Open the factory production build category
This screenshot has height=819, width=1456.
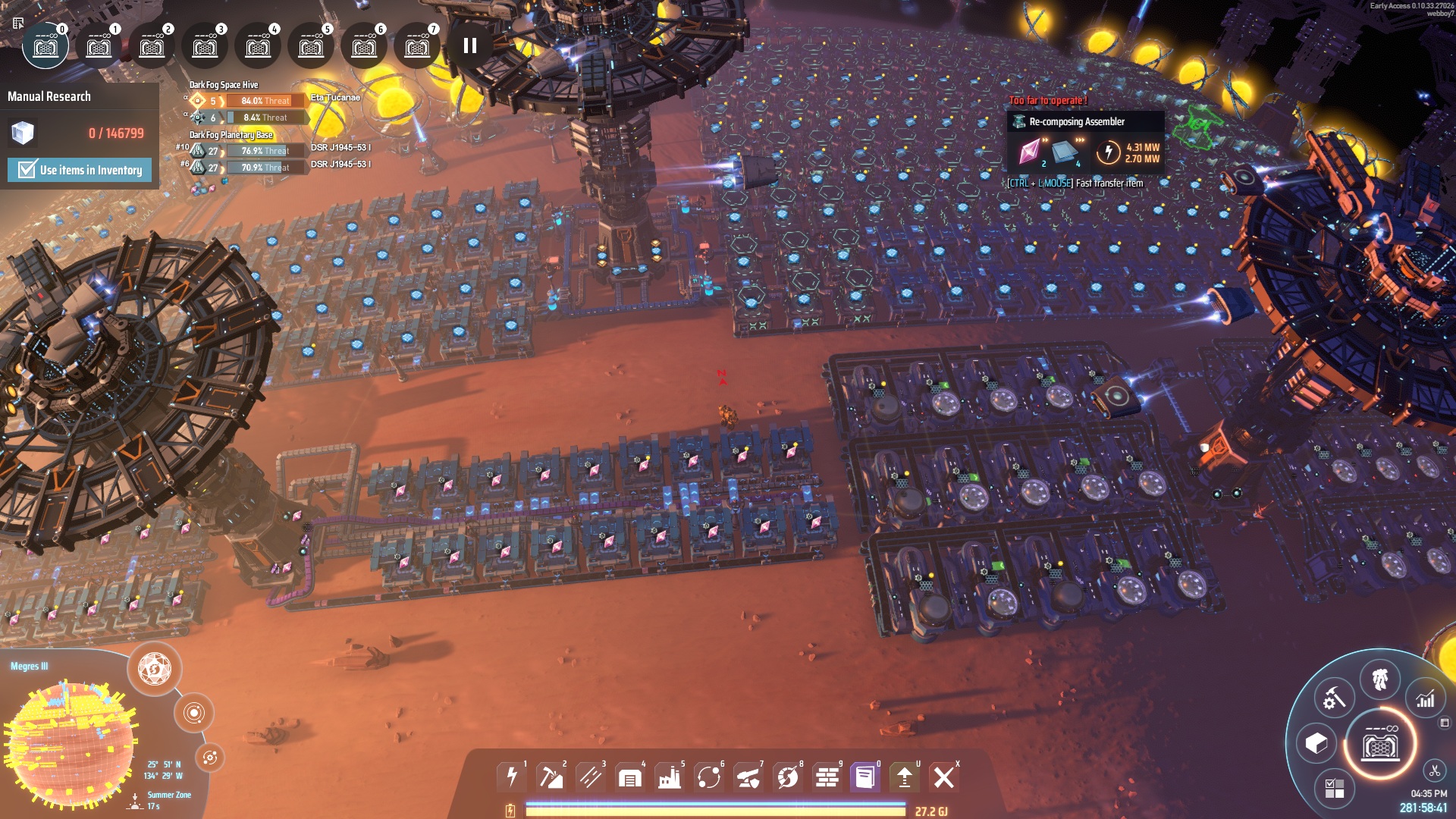pos(669,777)
